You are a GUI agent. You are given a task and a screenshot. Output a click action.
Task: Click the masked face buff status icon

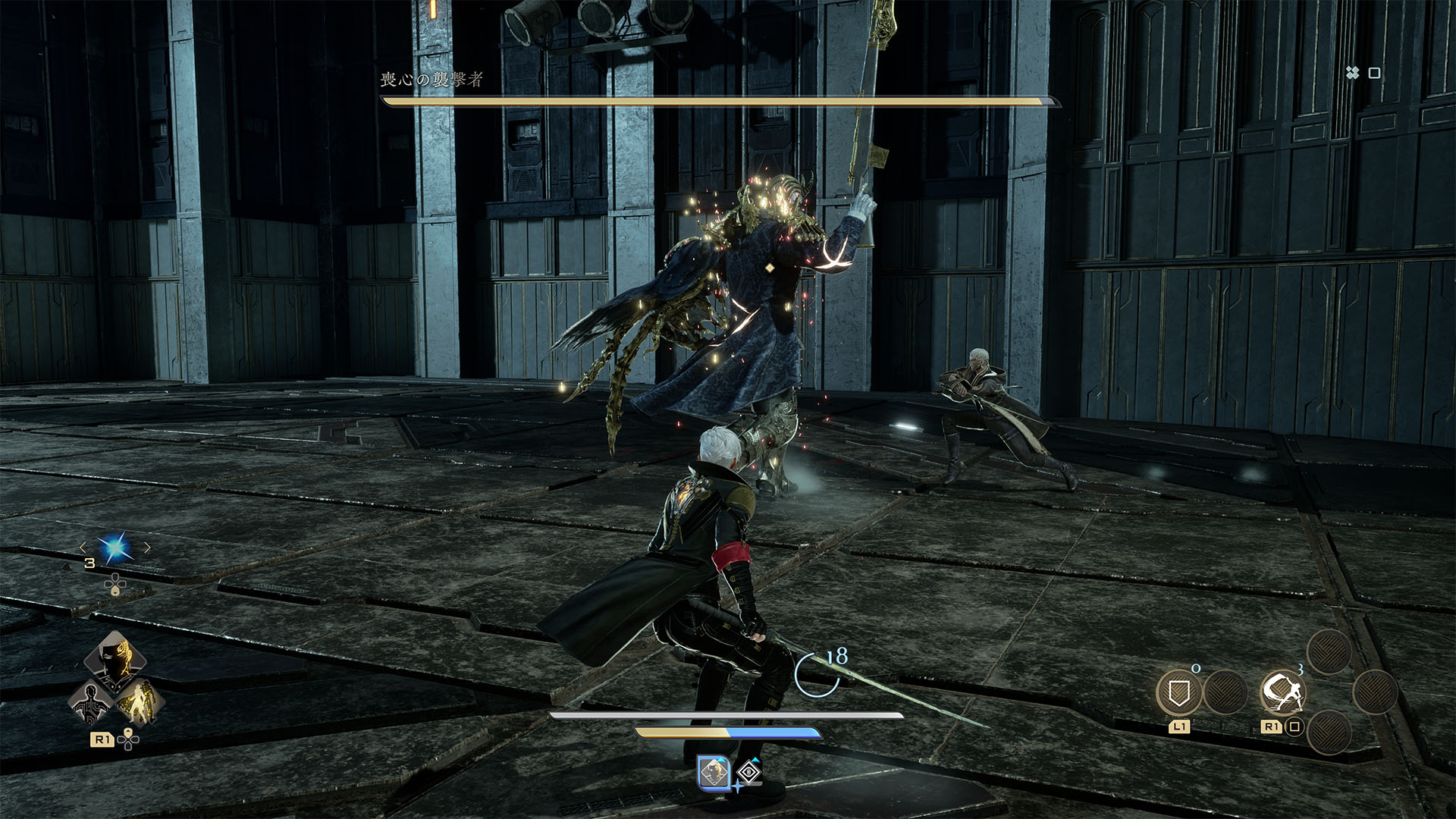(713, 773)
